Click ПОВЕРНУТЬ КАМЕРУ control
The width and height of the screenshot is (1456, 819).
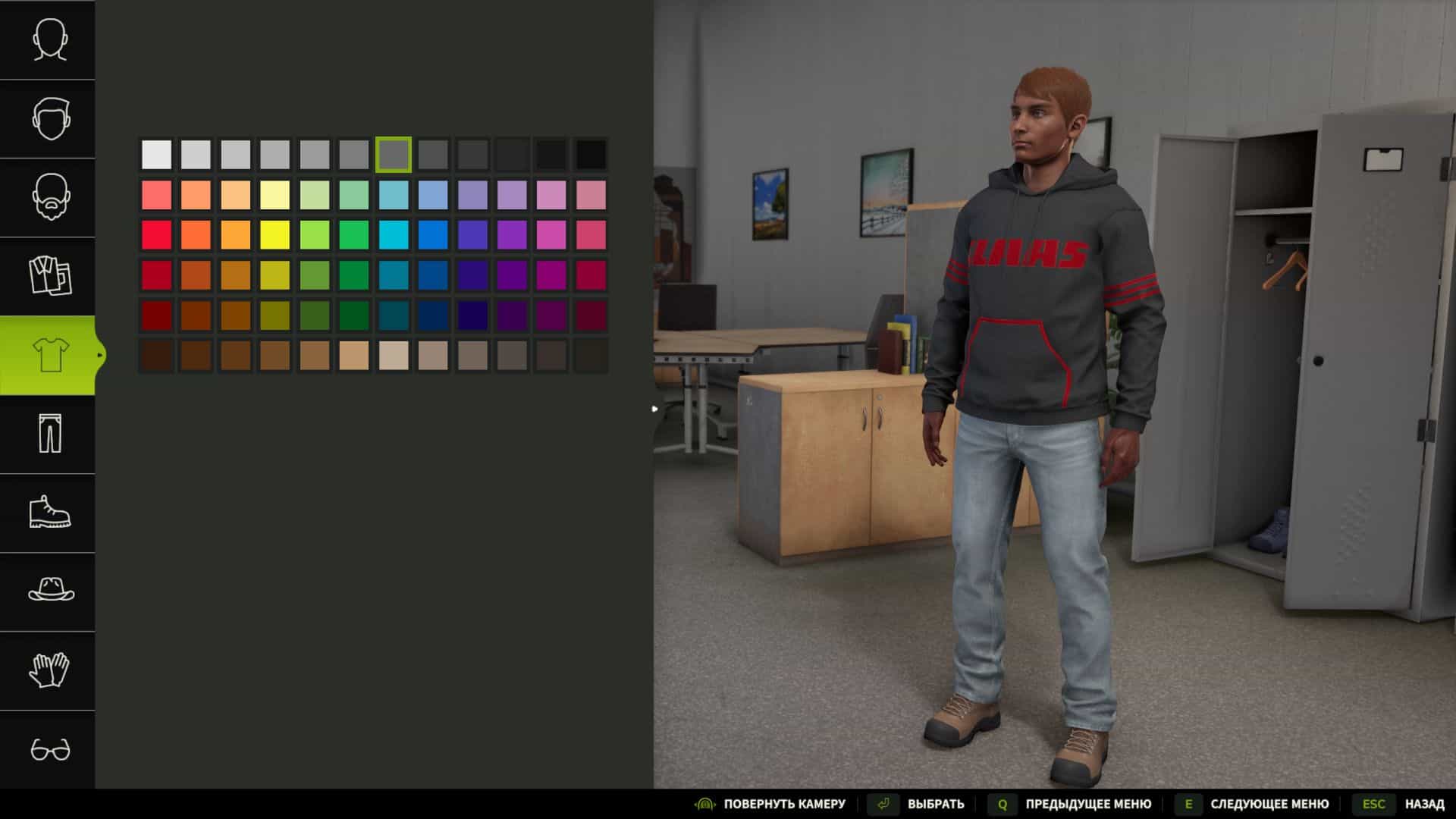[x=784, y=803]
